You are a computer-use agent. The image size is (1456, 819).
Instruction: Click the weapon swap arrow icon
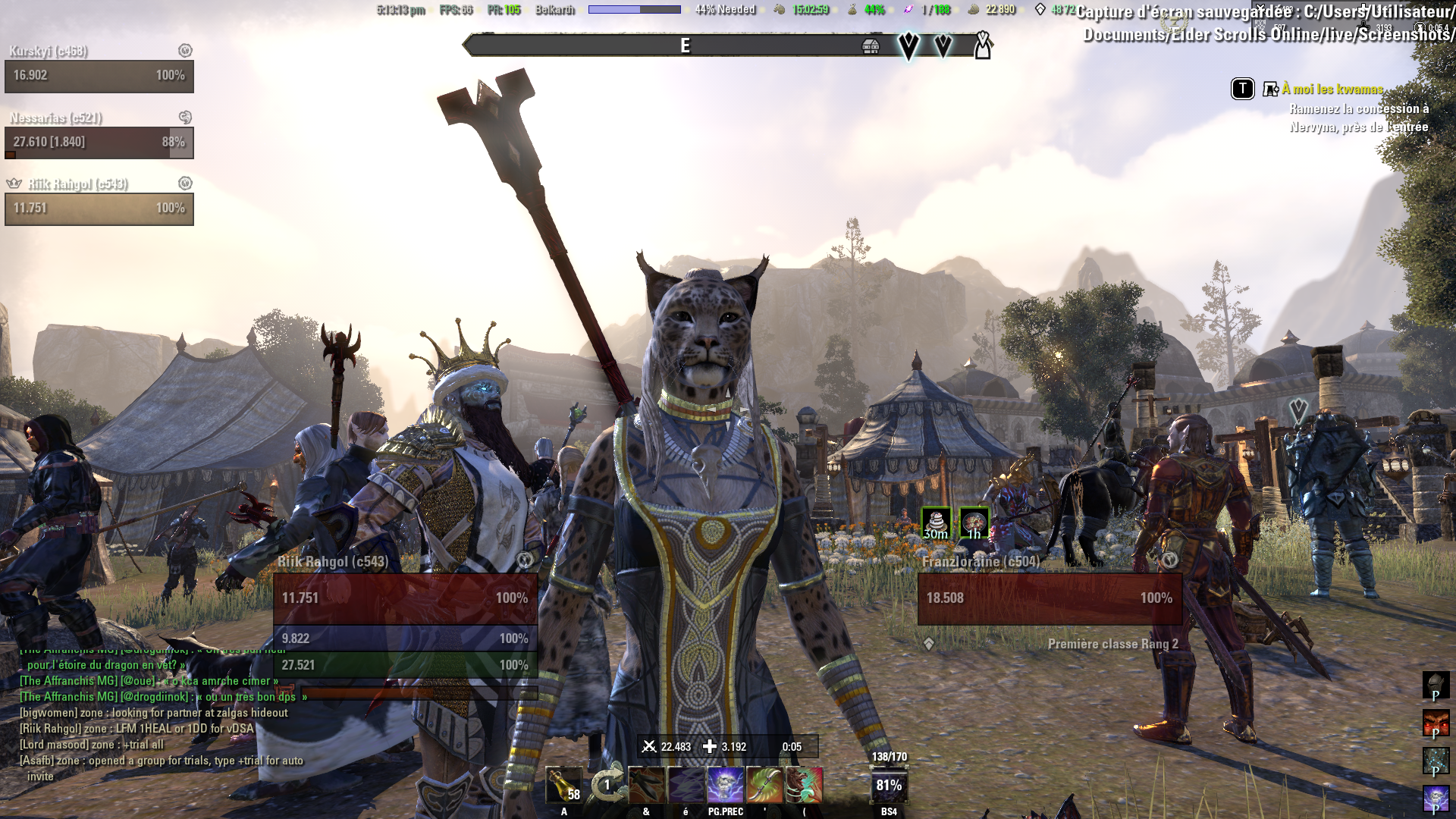pos(607,785)
